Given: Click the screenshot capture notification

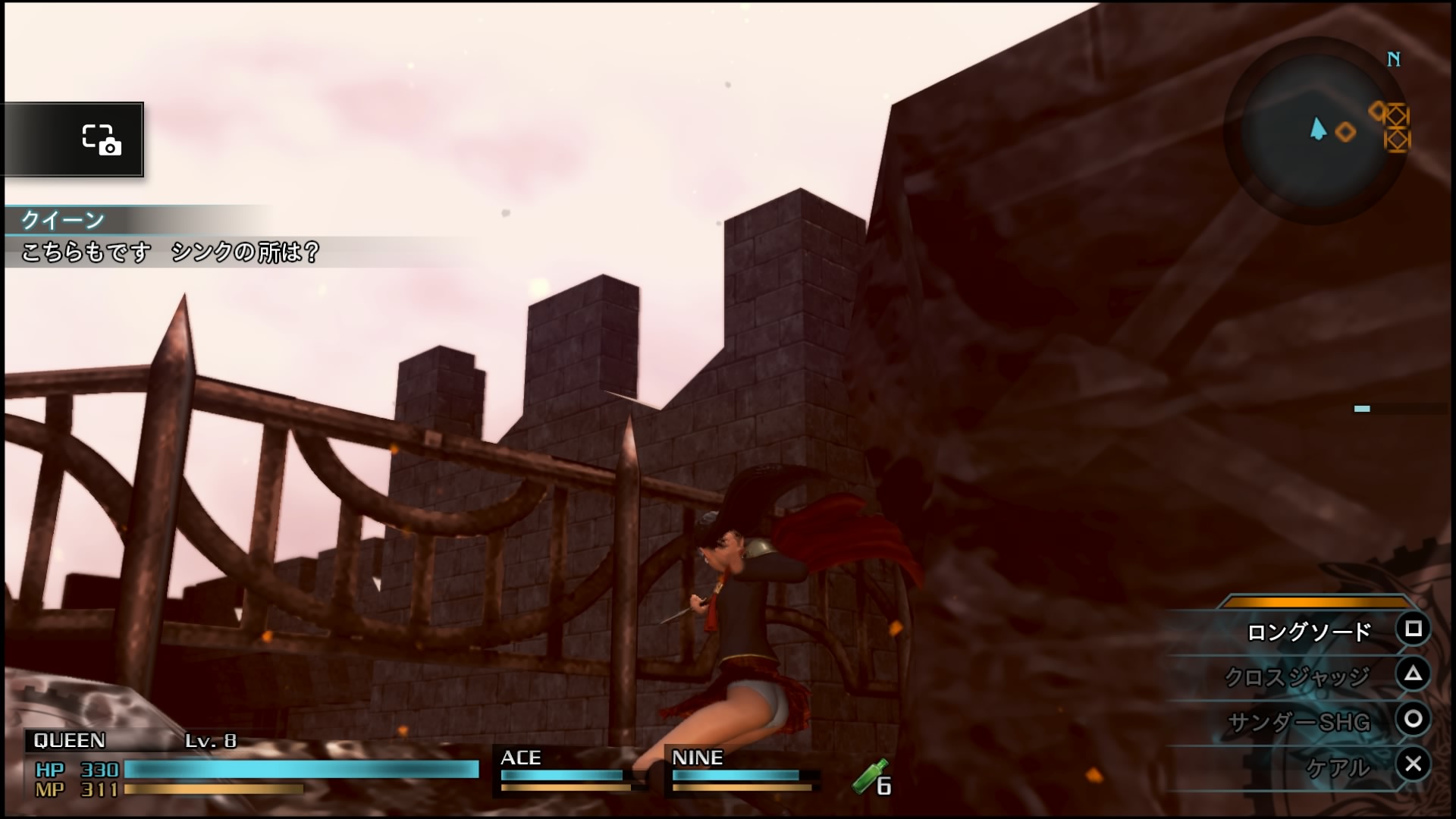Looking at the screenshot, I should [x=74, y=140].
